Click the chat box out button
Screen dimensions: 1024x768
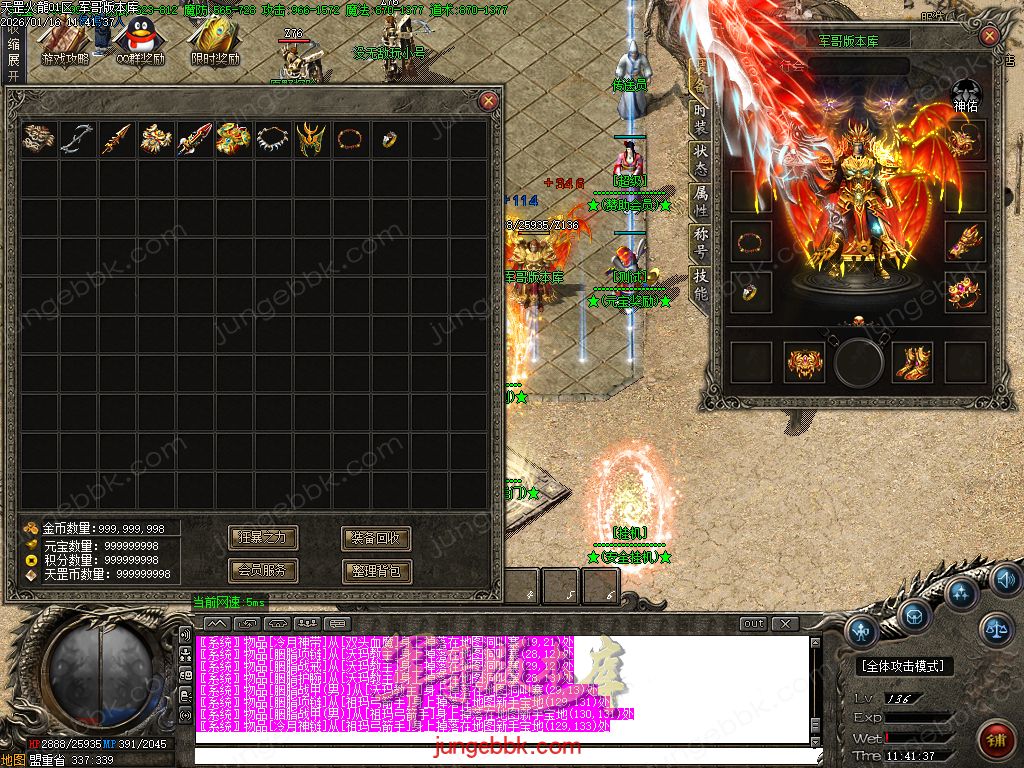[x=753, y=624]
